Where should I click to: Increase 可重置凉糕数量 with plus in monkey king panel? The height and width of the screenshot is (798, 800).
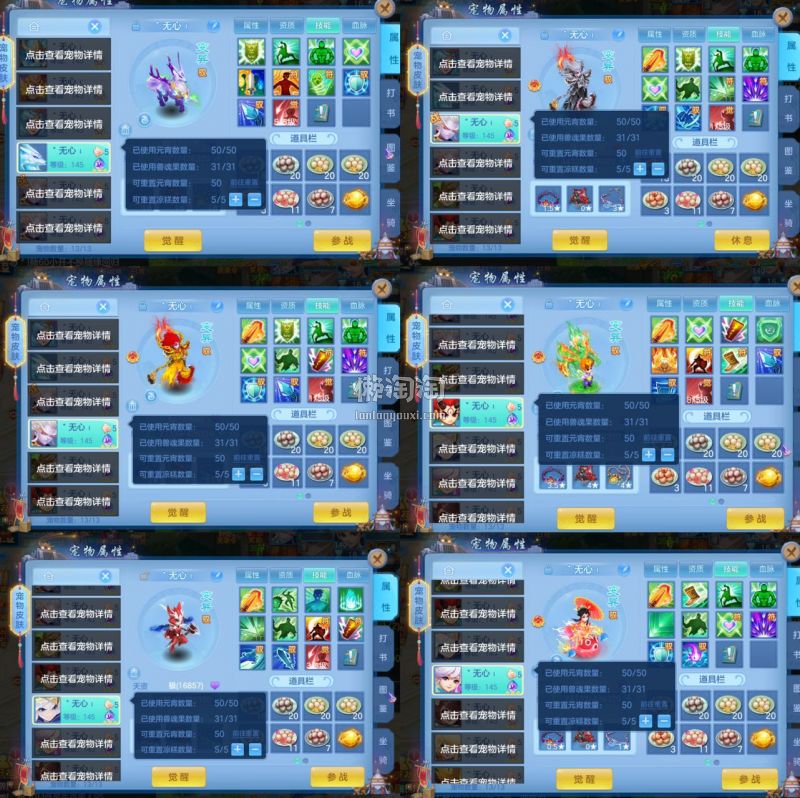coord(237,474)
